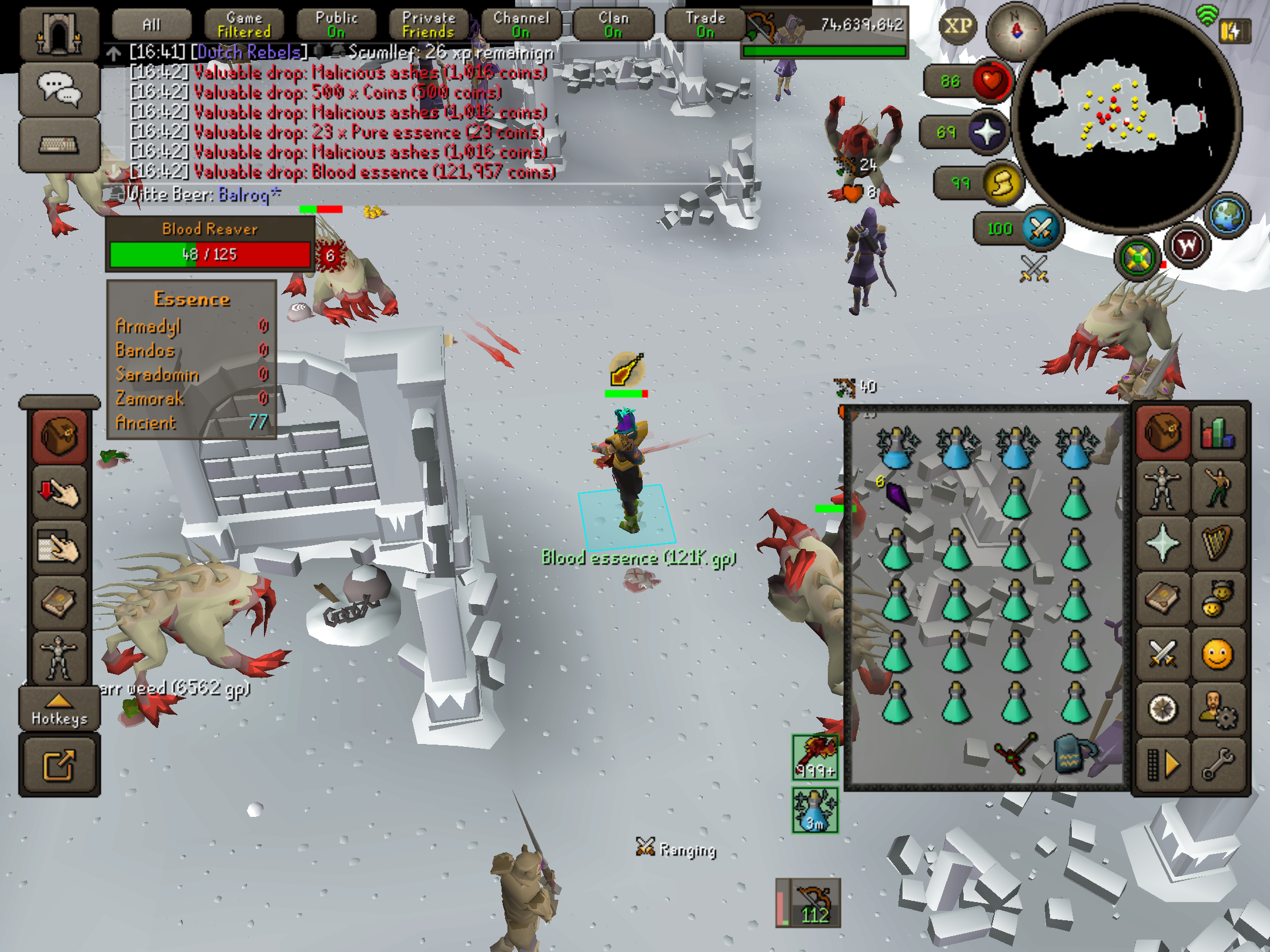Open the Wiki lookup W button
The height and width of the screenshot is (952, 1270).
1187,246
